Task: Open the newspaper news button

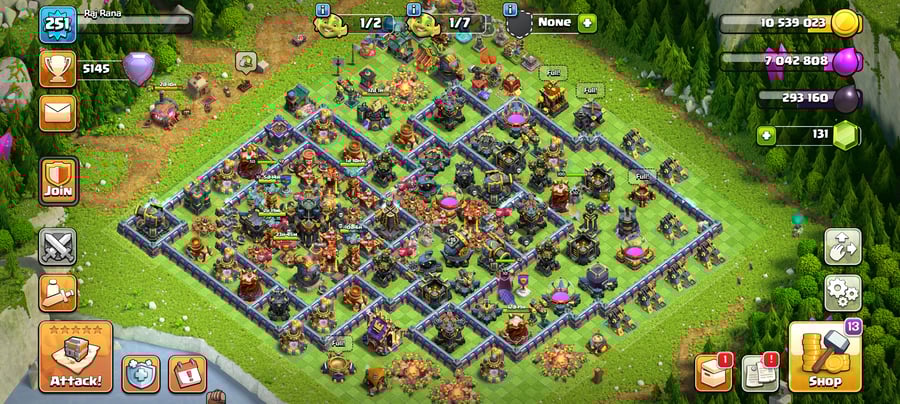Action: pyautogui.click(x=759, y=373)
